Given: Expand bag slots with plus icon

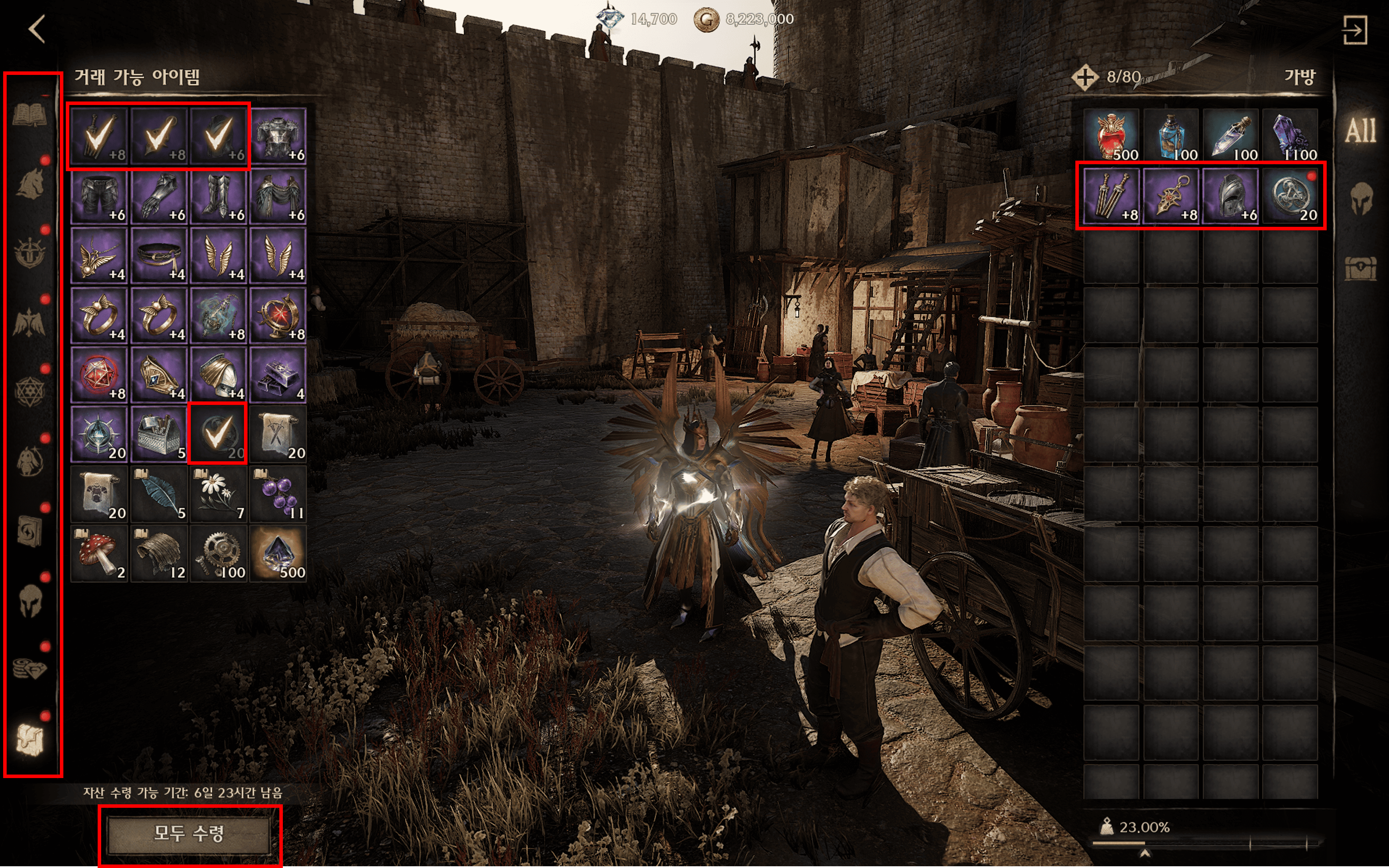Looking at the screenshot, I should coord(1084,77).
